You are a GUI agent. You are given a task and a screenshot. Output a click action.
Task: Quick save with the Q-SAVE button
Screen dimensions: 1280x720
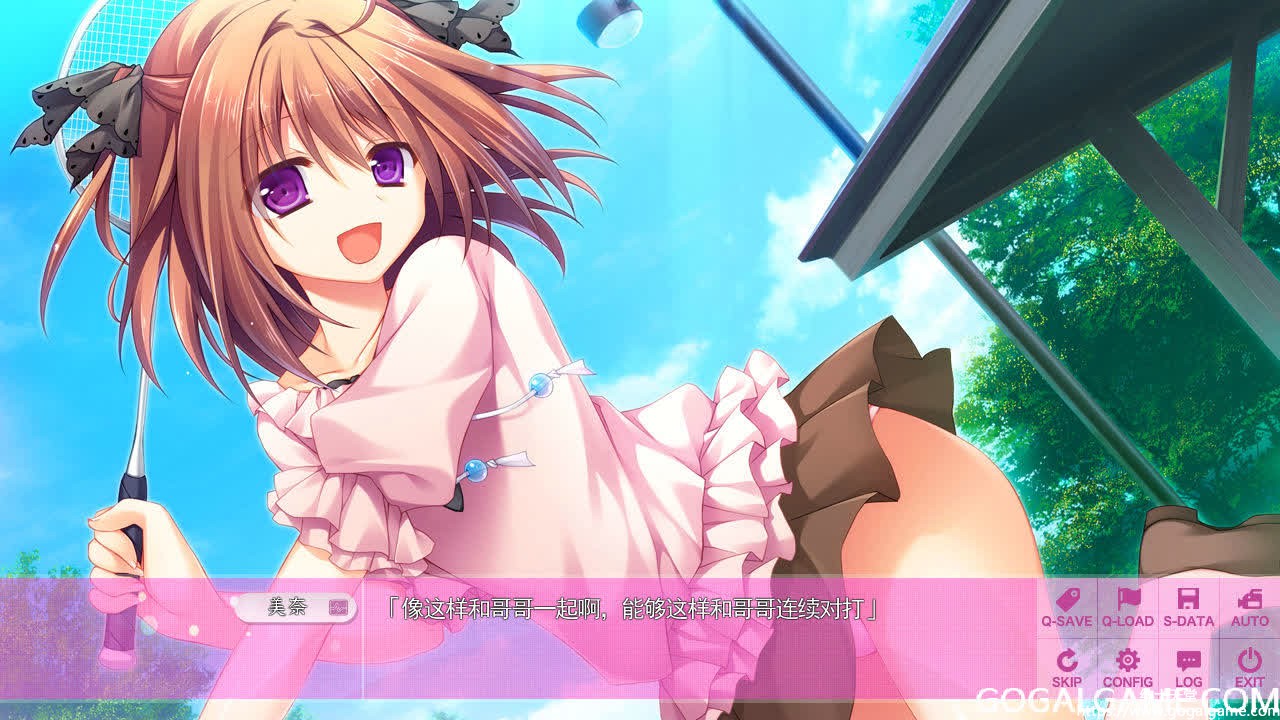(1067, 607)
